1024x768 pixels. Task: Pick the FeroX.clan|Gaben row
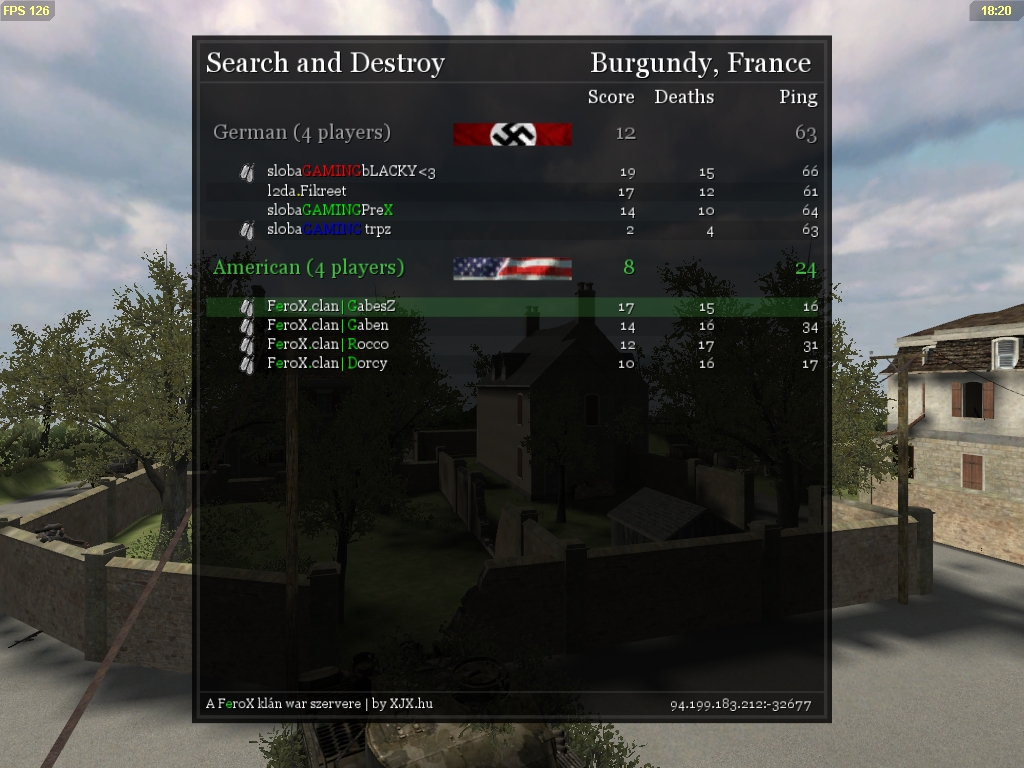point(328,325)
